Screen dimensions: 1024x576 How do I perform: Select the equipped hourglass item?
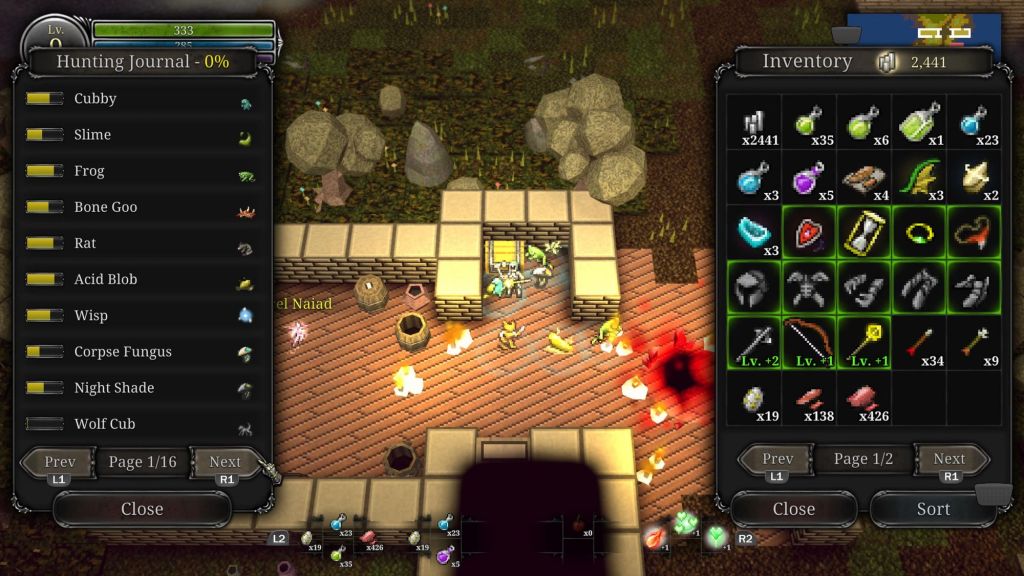pos(863,233)
